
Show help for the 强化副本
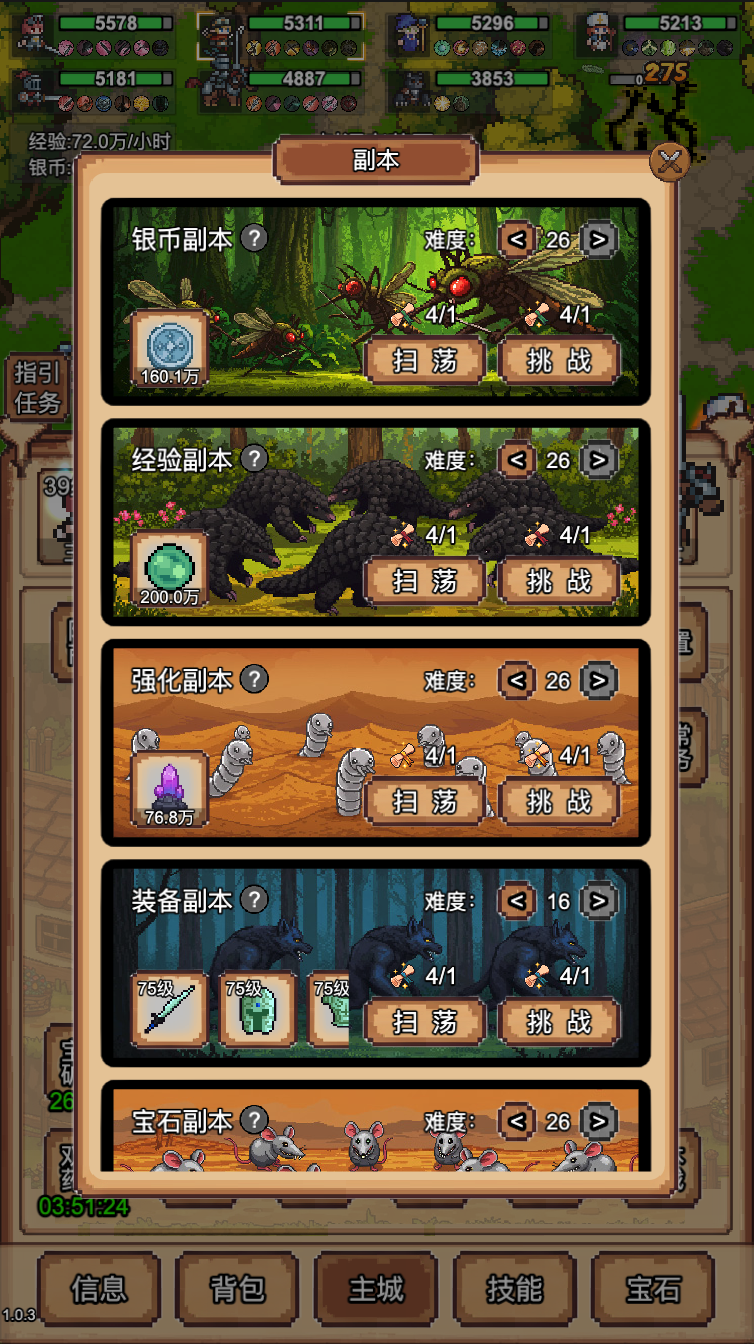click(256, 679)
